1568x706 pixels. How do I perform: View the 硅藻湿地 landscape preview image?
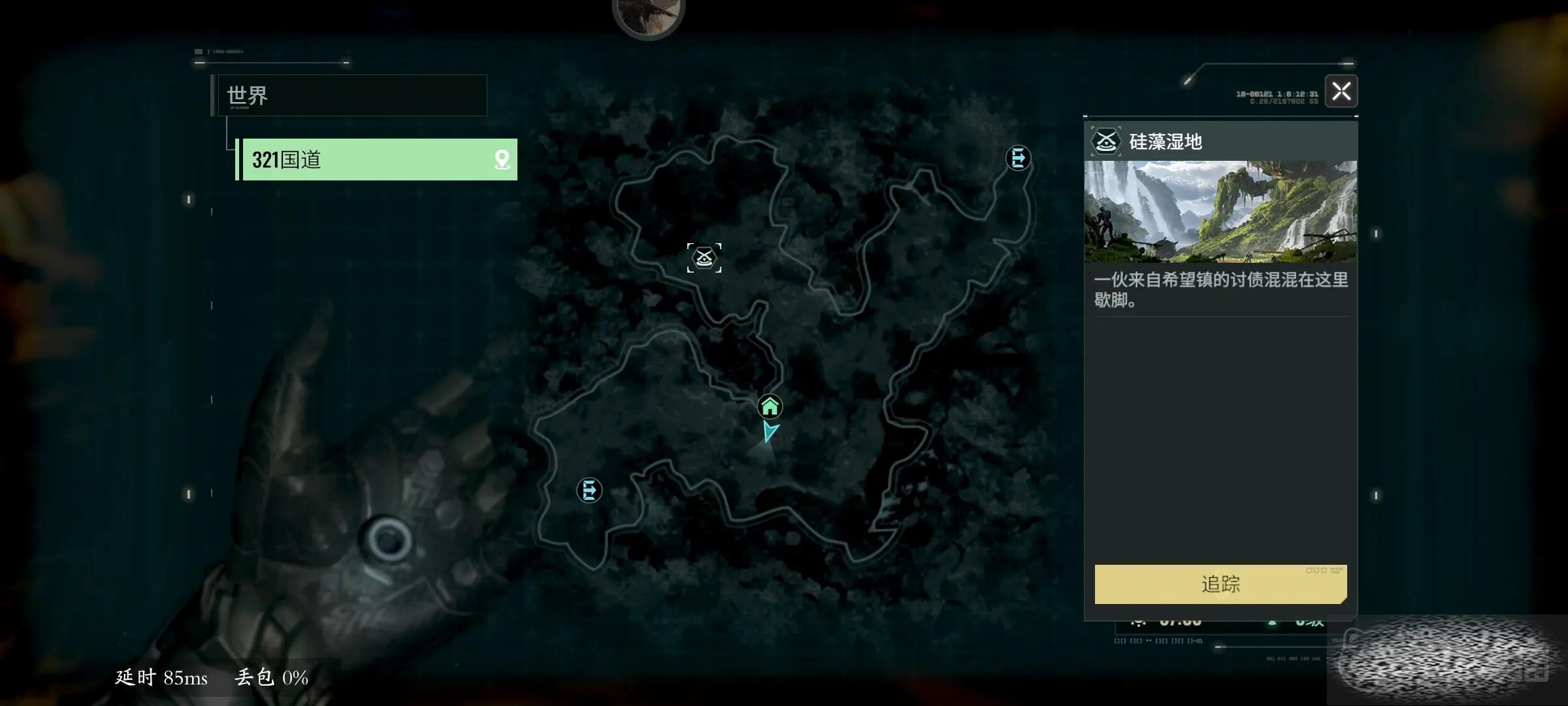(x=1220, y=211)
